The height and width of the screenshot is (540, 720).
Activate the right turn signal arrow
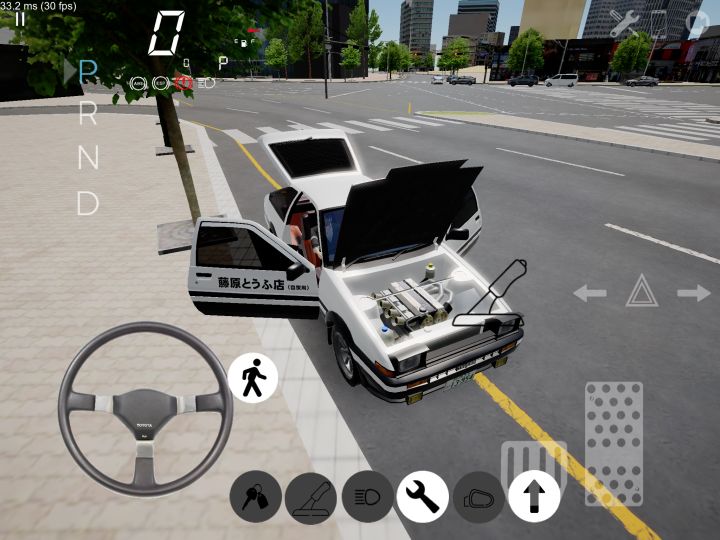click(693, 293)
